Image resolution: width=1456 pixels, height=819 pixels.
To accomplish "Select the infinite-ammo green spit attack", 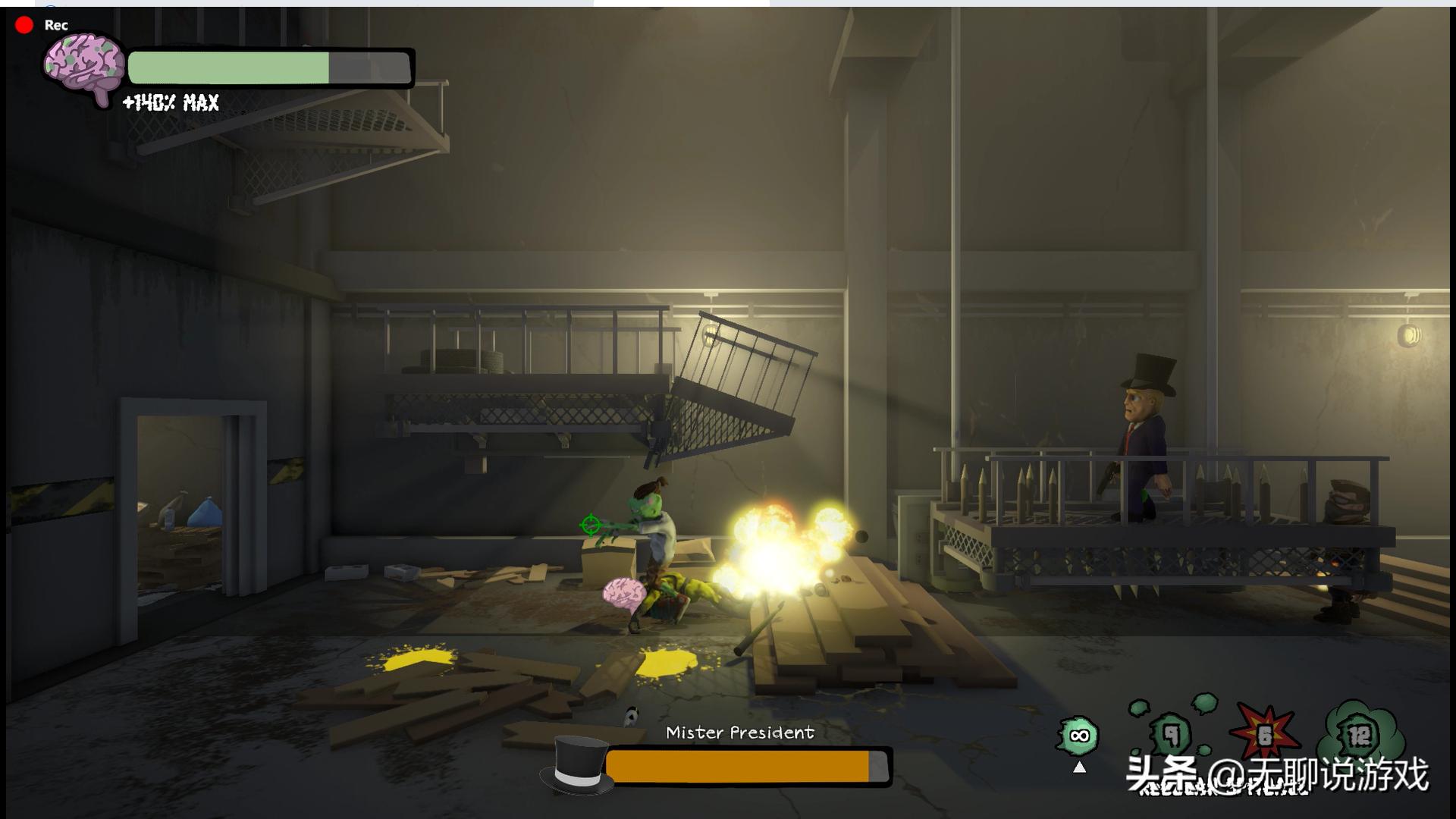I will [x=1078, y=736].
